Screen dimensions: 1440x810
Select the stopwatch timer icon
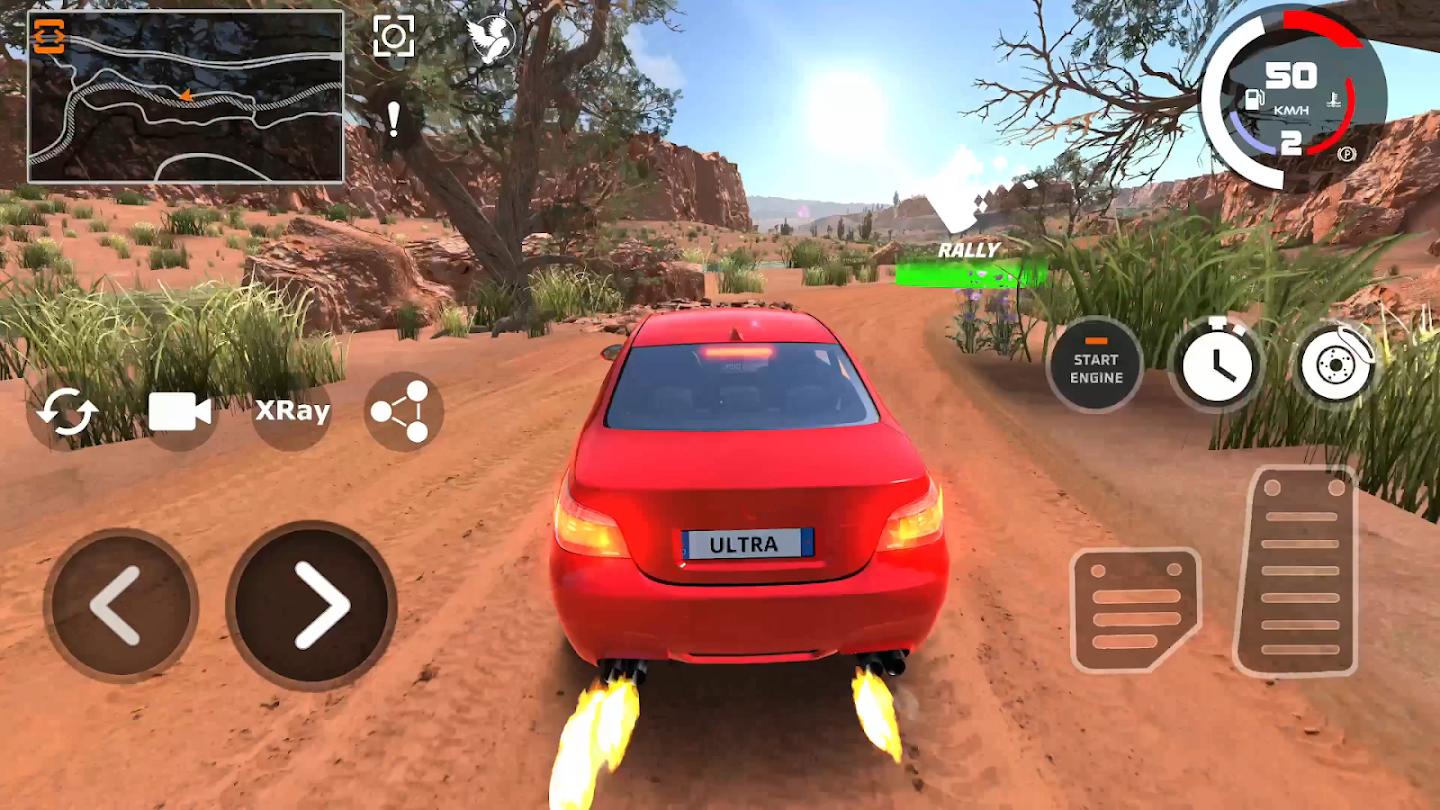point(1219,365)
